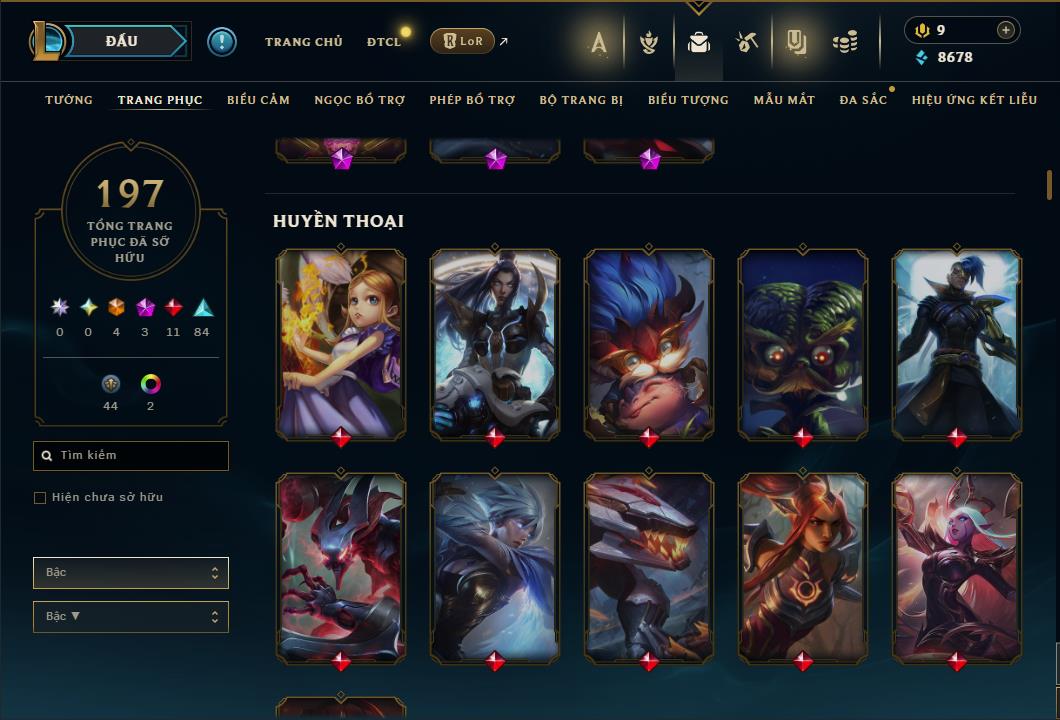Open the Bậc ▼ sort dropdown
1060x720 pixels.
(x=131, y=617)
